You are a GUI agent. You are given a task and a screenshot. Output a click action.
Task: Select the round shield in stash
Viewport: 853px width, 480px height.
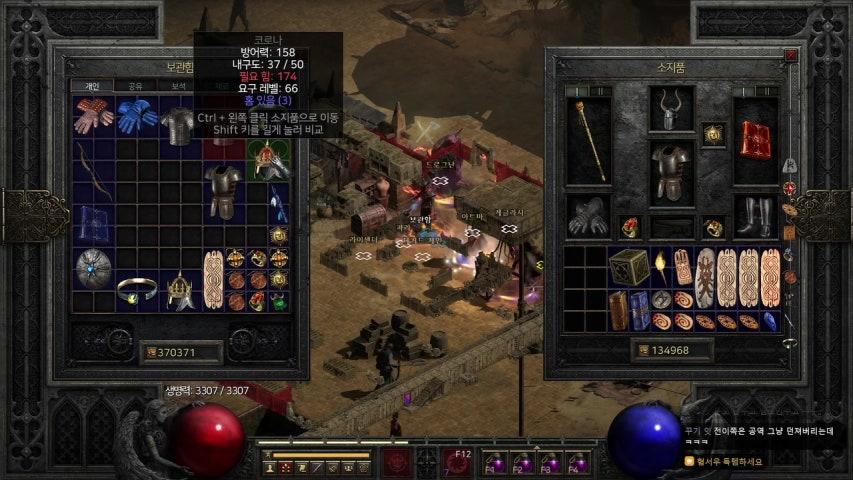coord(93,268)
